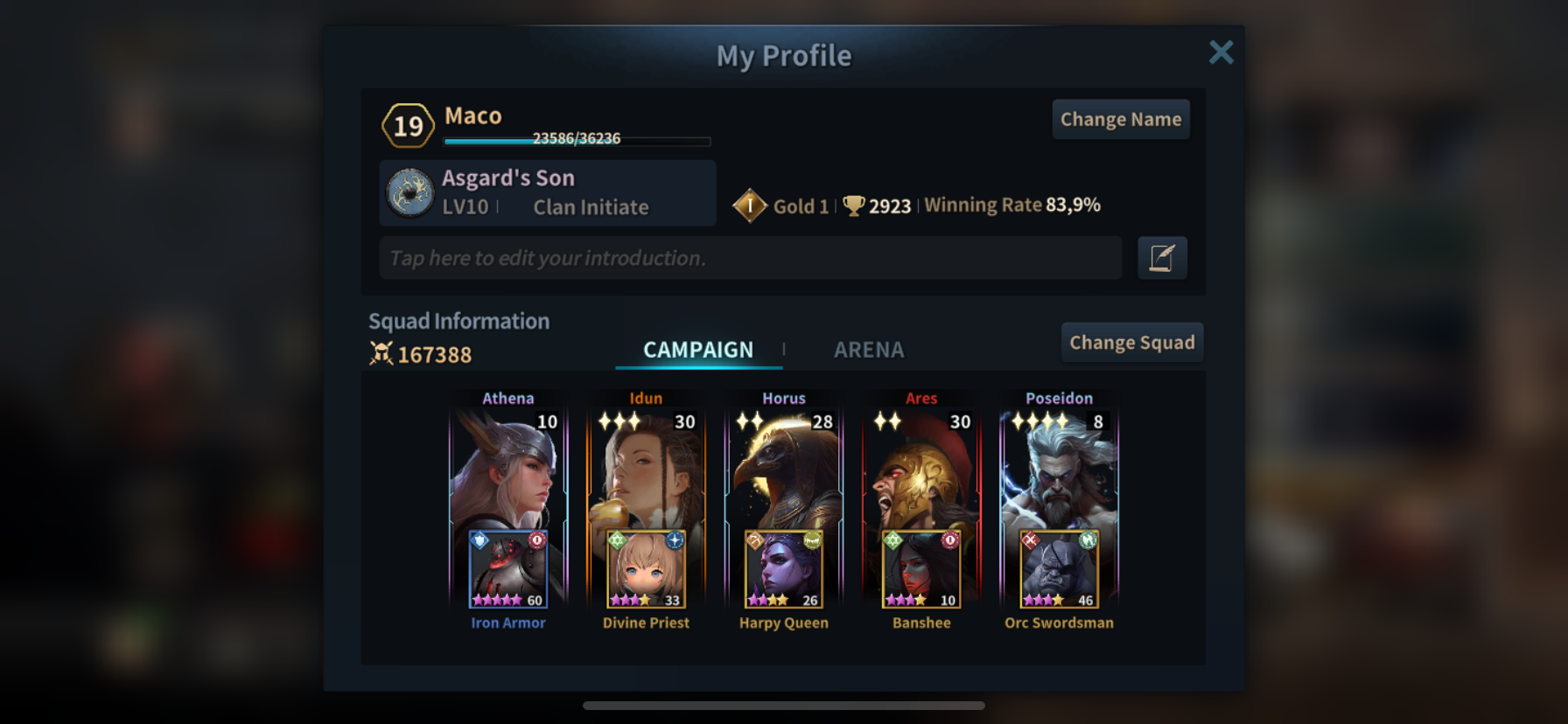Image resolution: width=1568 pixels, height=724 pixels.
Task: View the Orc Swordsman troop icon
Action: coord(1059,569)
